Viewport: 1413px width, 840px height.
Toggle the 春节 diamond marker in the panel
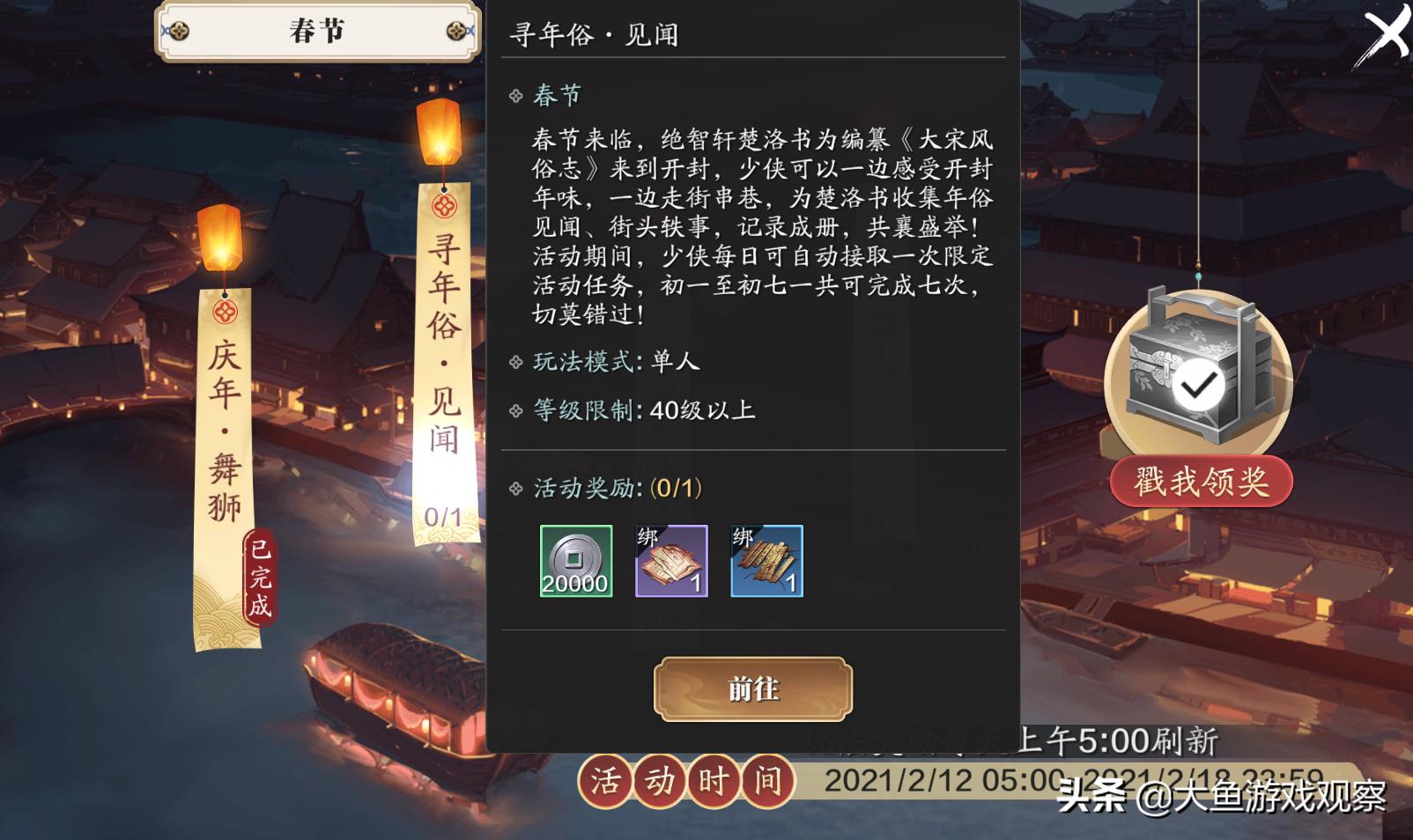(x=515, y=94)
